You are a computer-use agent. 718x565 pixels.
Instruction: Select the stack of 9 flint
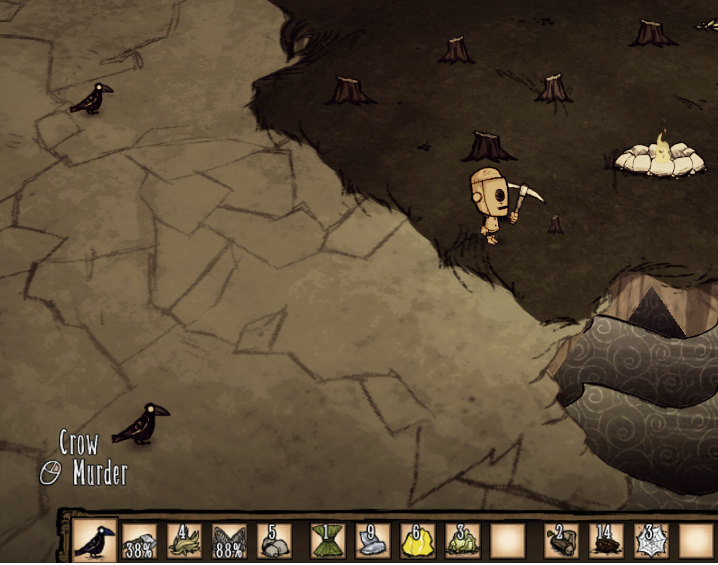tap(372, 541)
